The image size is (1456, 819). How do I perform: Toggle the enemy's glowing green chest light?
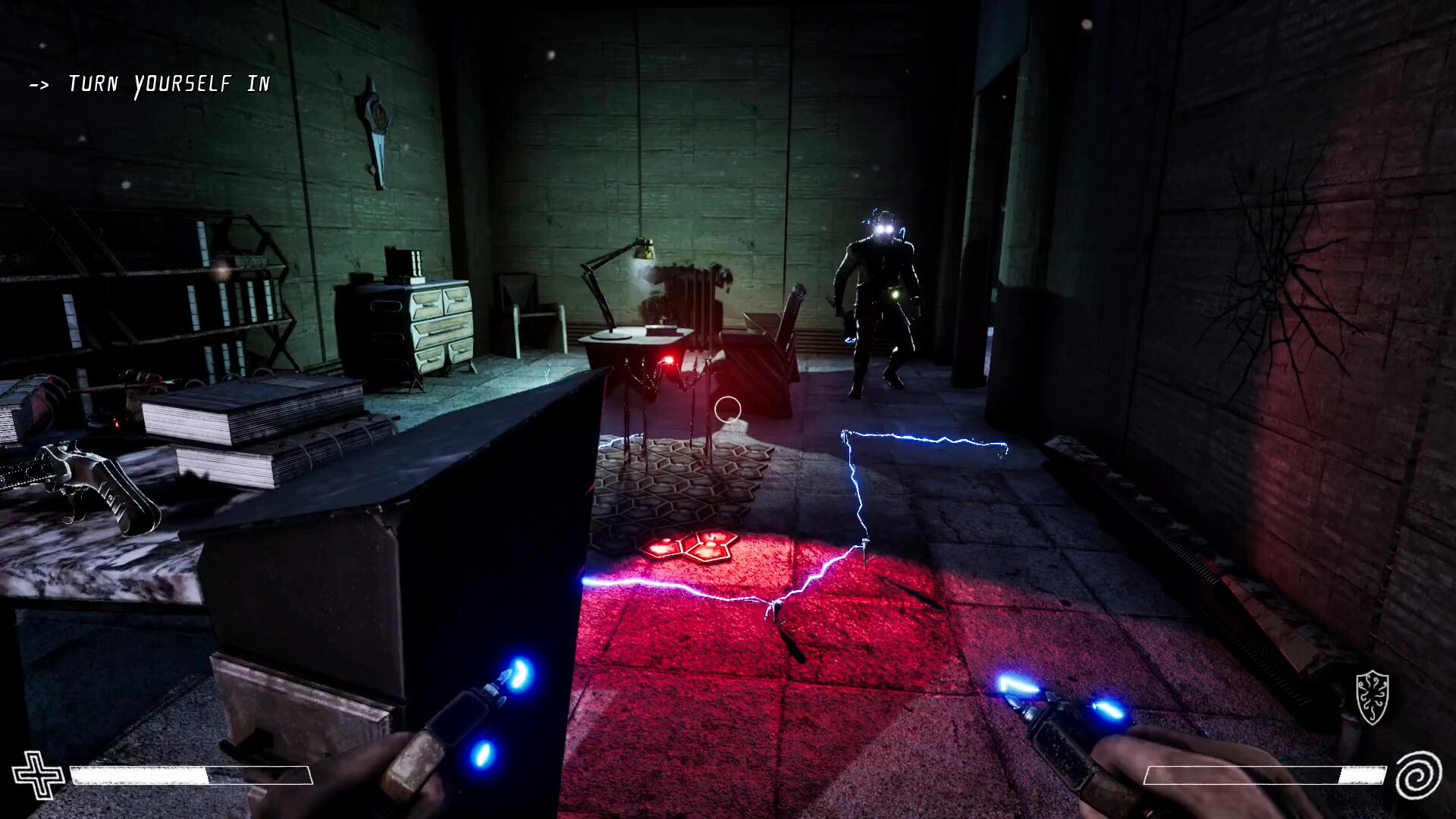click(x=895, y=296)
